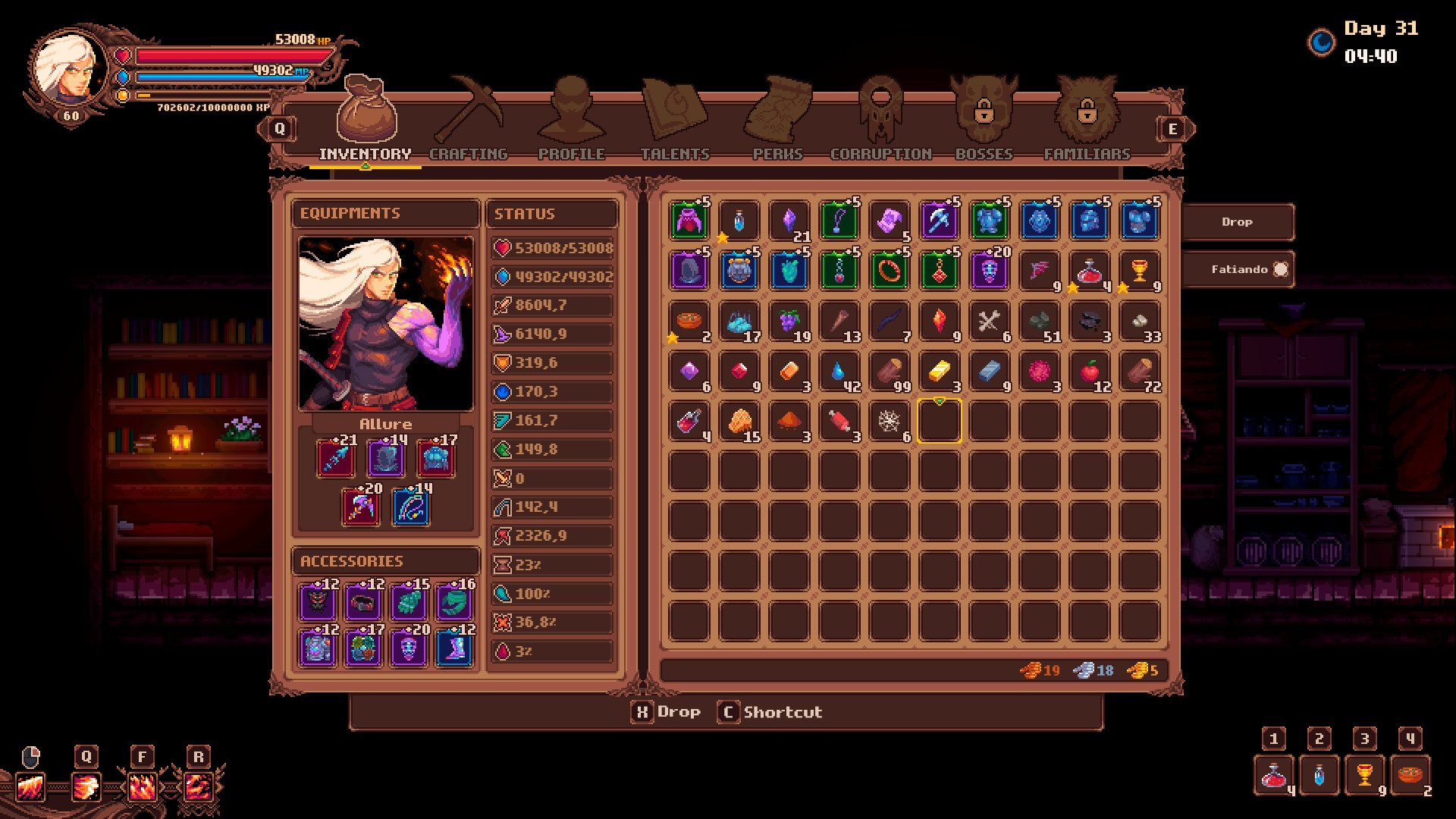Click the orange ring equipment item
This screenshot has width=1456, height=819.
point(889,271)
